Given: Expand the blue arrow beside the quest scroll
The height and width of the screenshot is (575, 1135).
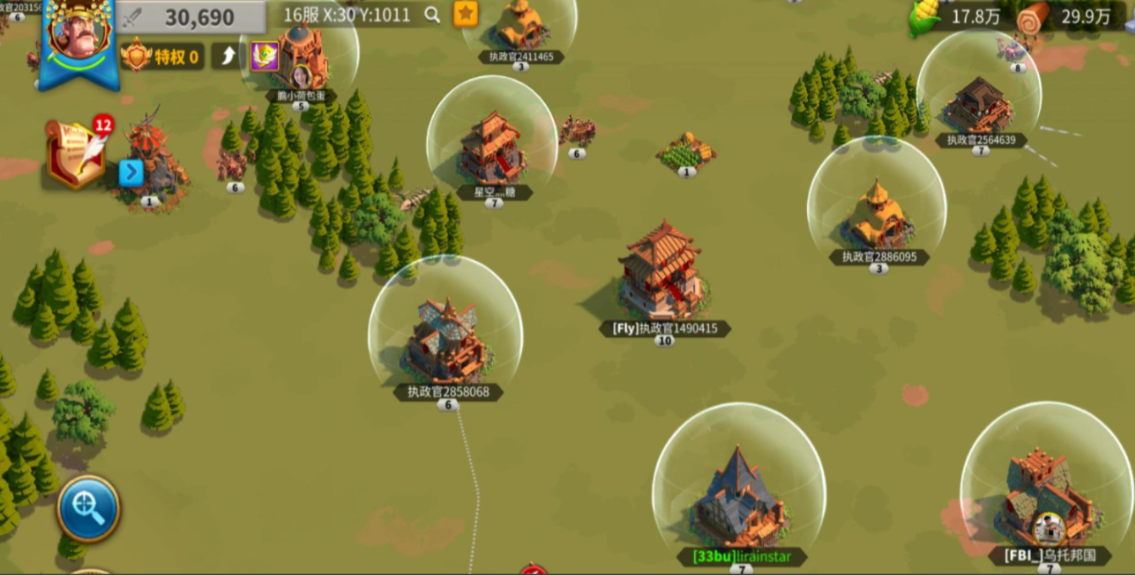Looking at the screenshot, I should (131, 173).
